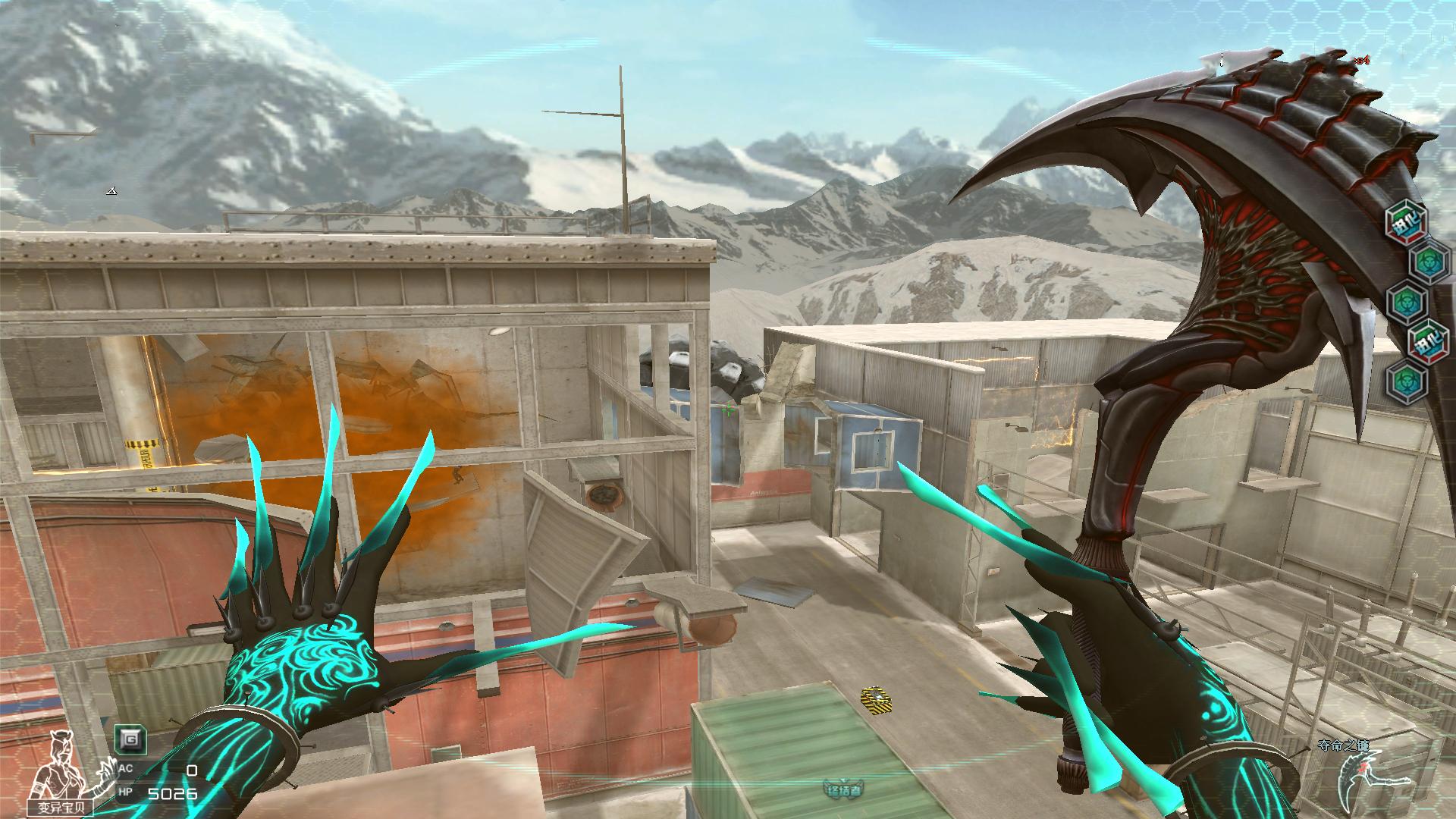Viewport: 1456px width, 819px height.
Task: Click the 终结者 badge
Action: pyautogui.click(x=842, y=789)
